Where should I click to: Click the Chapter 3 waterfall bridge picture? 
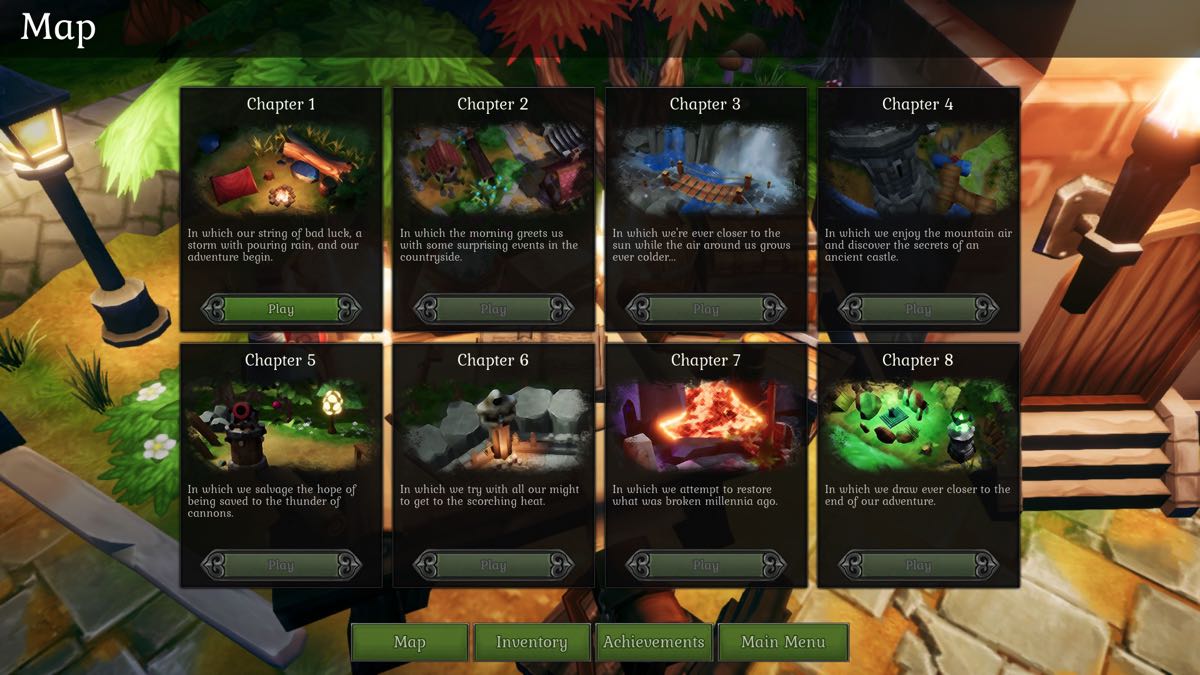tap(706, 170)
